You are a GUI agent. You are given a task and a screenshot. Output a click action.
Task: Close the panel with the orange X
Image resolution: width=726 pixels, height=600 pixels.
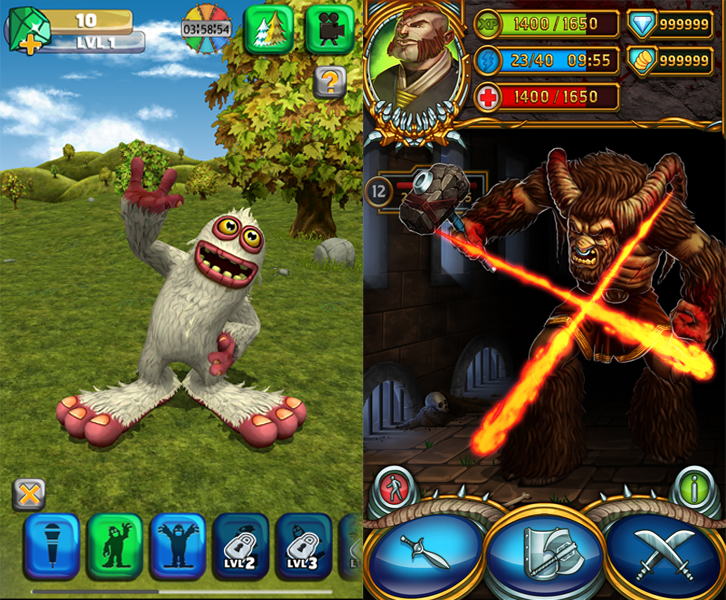30,493
